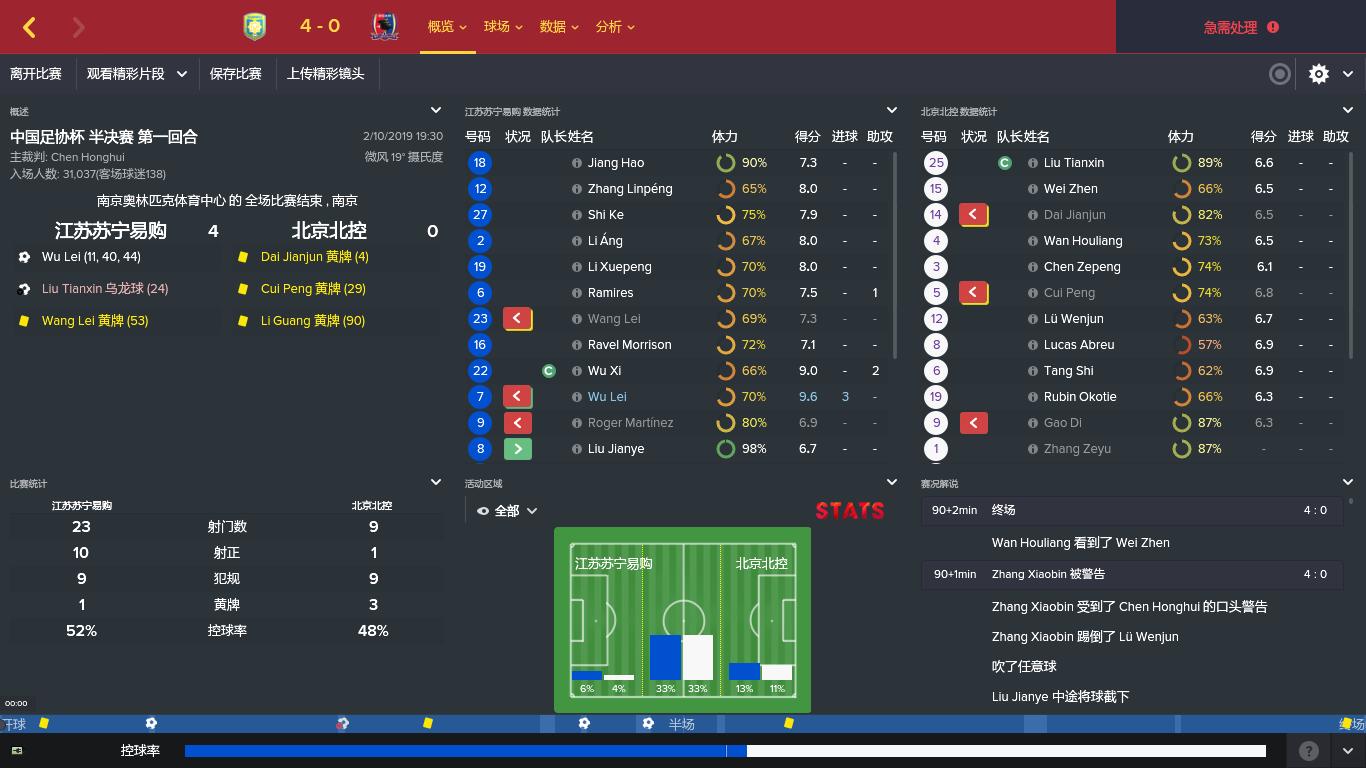The height and width of the screenshot is (768, 1366).
Task: Open the settings gear menu
Action: pyautogui.click(x=1318, y=74)
